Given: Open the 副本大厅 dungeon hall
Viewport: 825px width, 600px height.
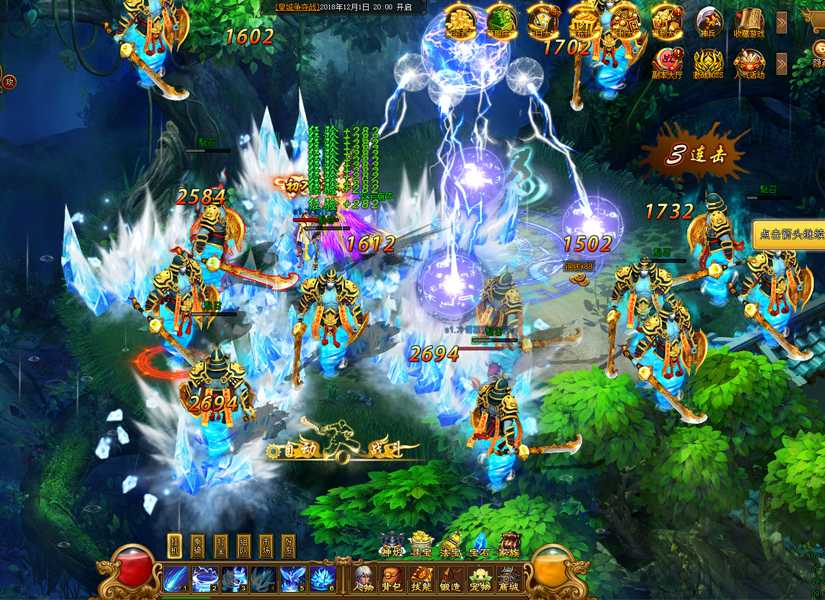Looking at the screenshot, I should pyautogui.click(x=667, y=63).
